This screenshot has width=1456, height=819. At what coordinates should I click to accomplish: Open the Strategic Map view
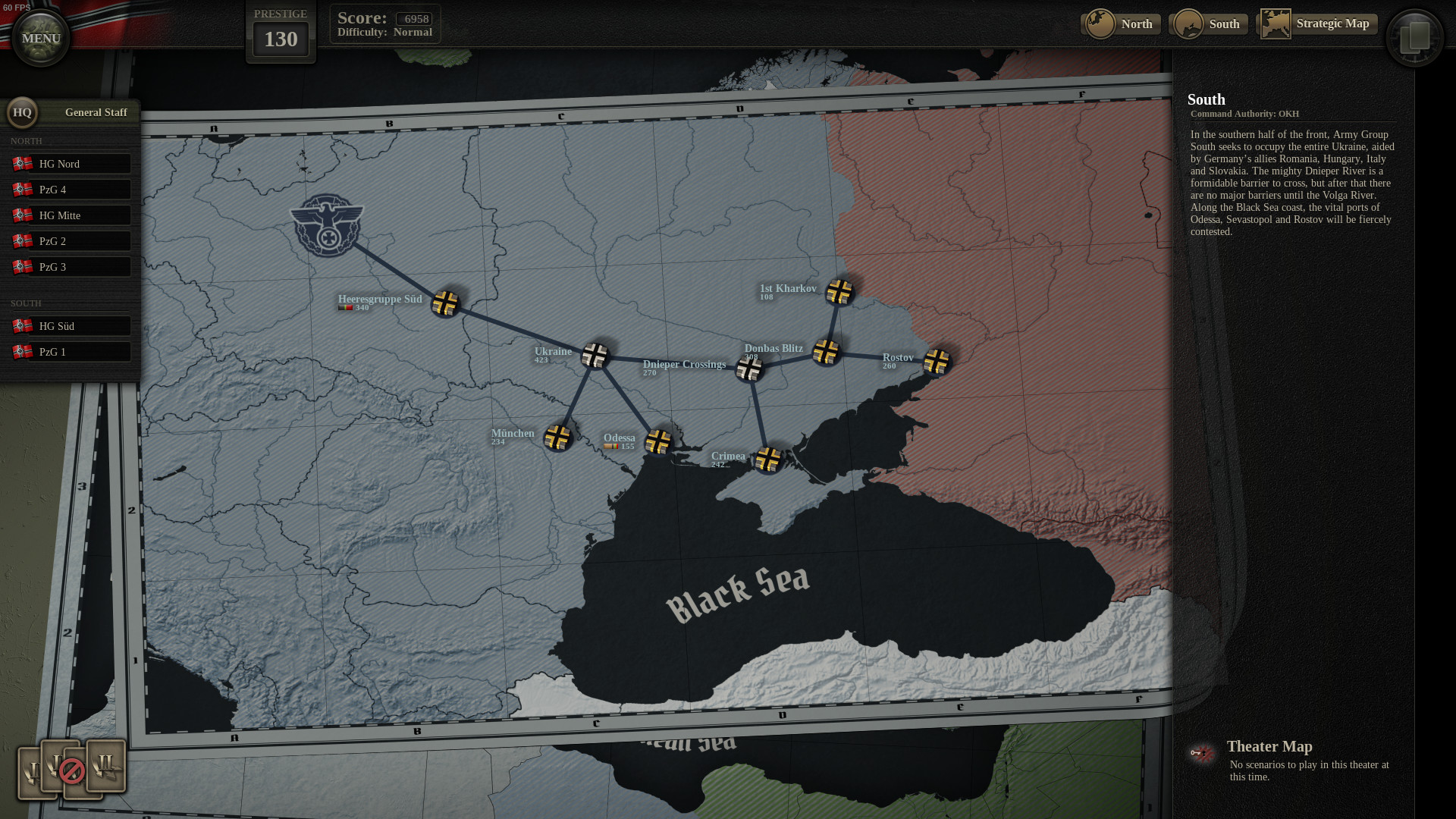(1334, 24)
